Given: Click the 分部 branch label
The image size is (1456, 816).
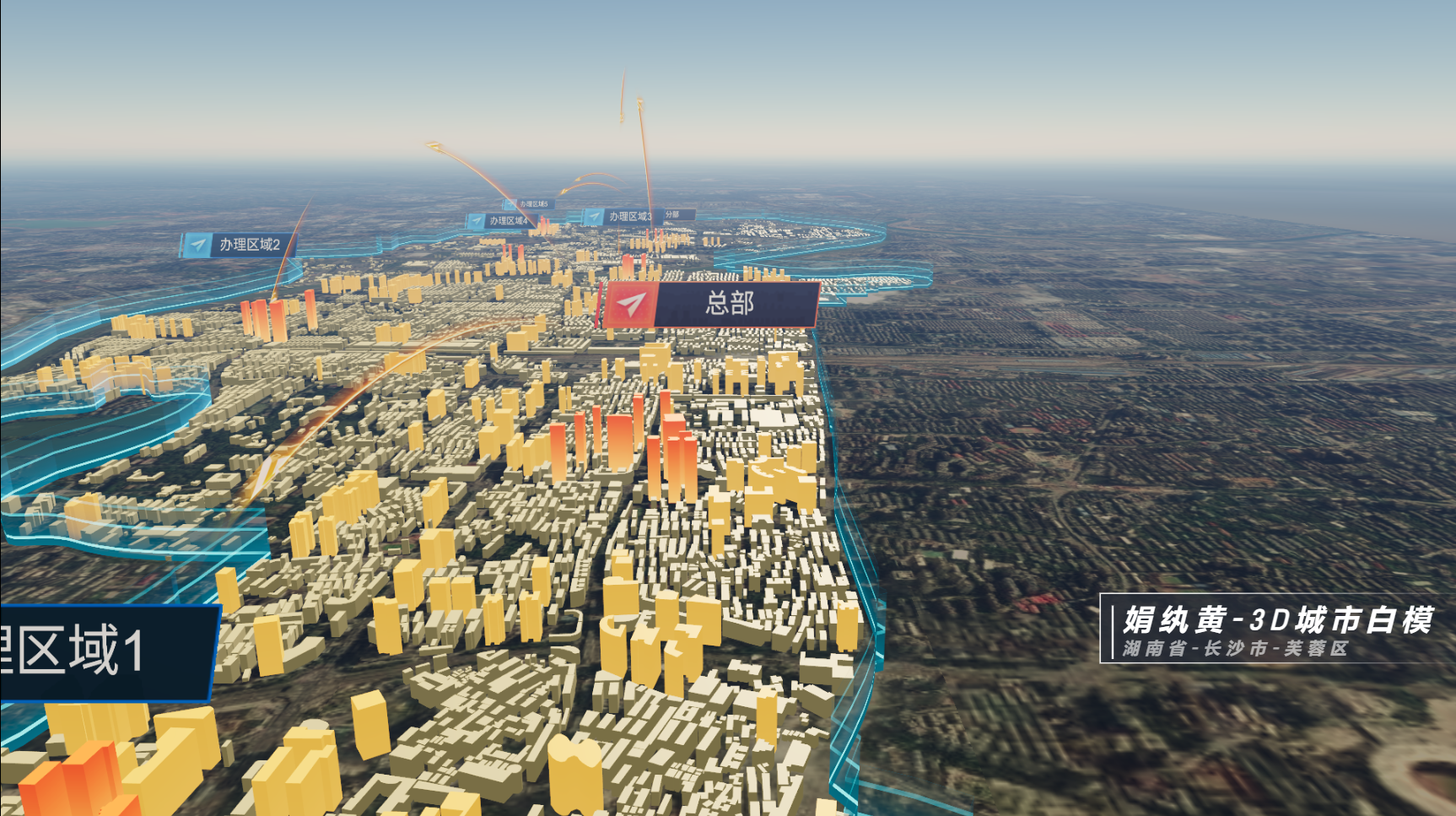Looking at the screenshot, I should [675, 214].
